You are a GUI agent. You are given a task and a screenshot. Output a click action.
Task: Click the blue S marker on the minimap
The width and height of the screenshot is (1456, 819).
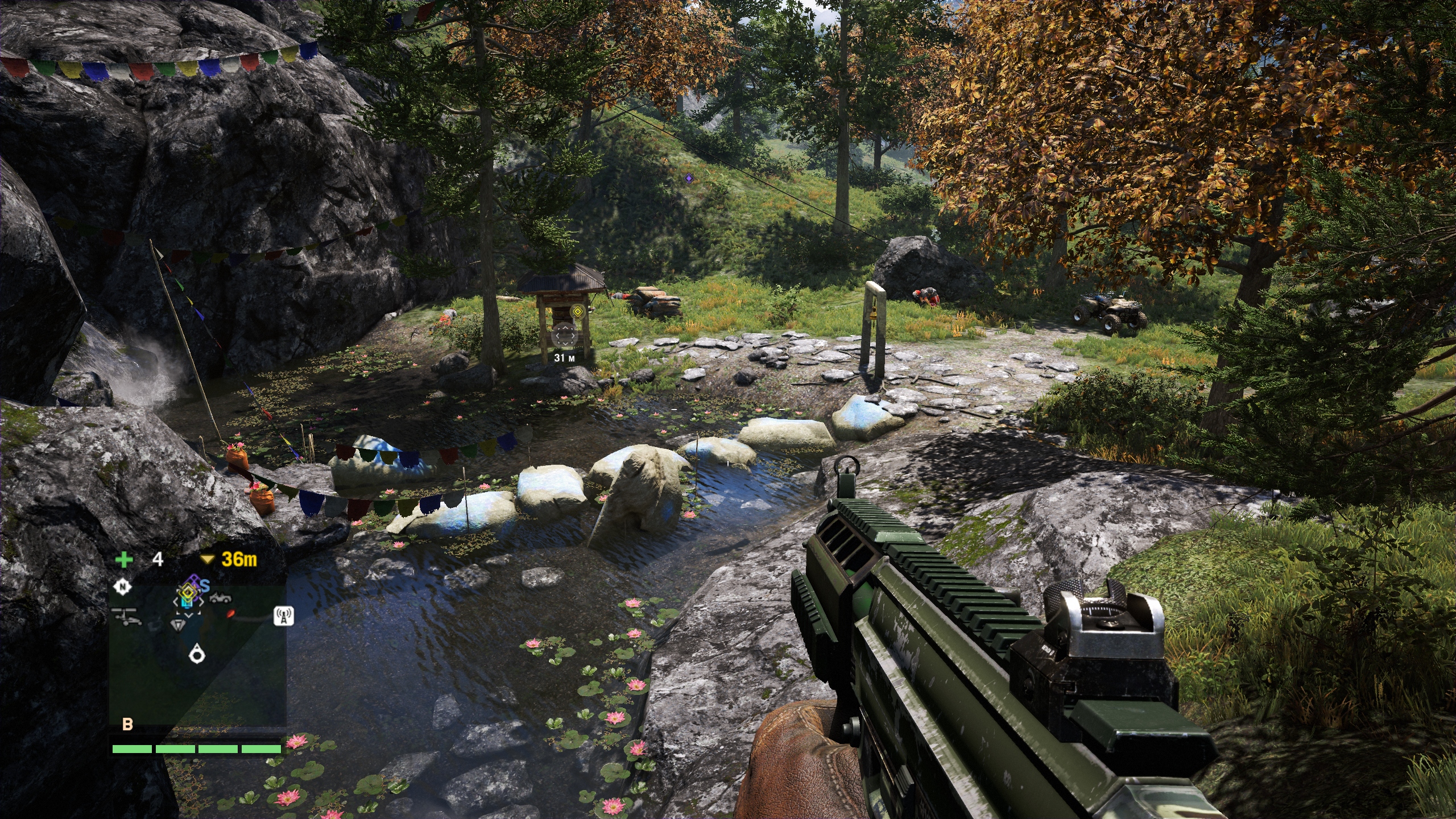(205, 586)
